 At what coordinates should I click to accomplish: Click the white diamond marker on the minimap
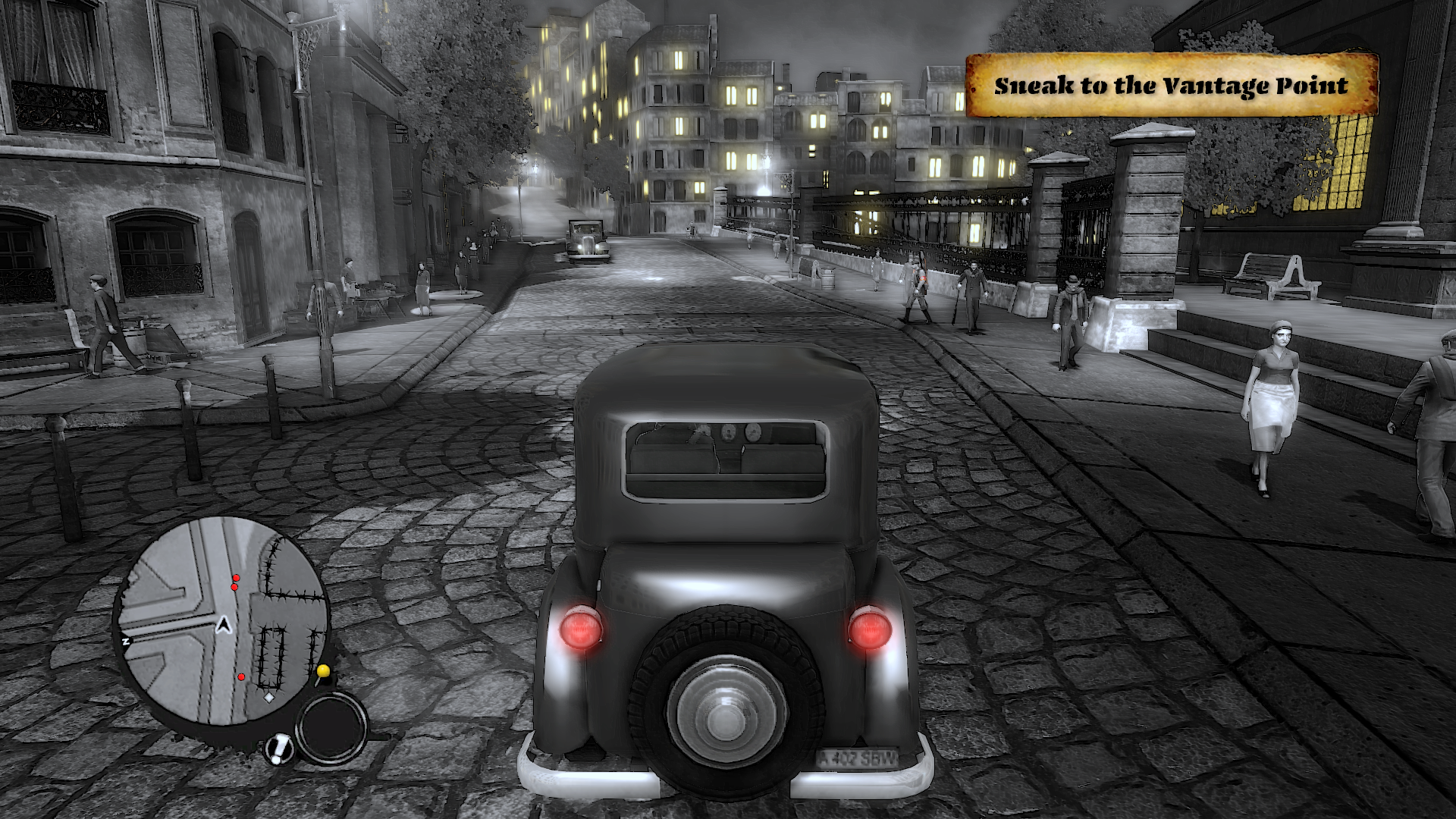(268, 697)
